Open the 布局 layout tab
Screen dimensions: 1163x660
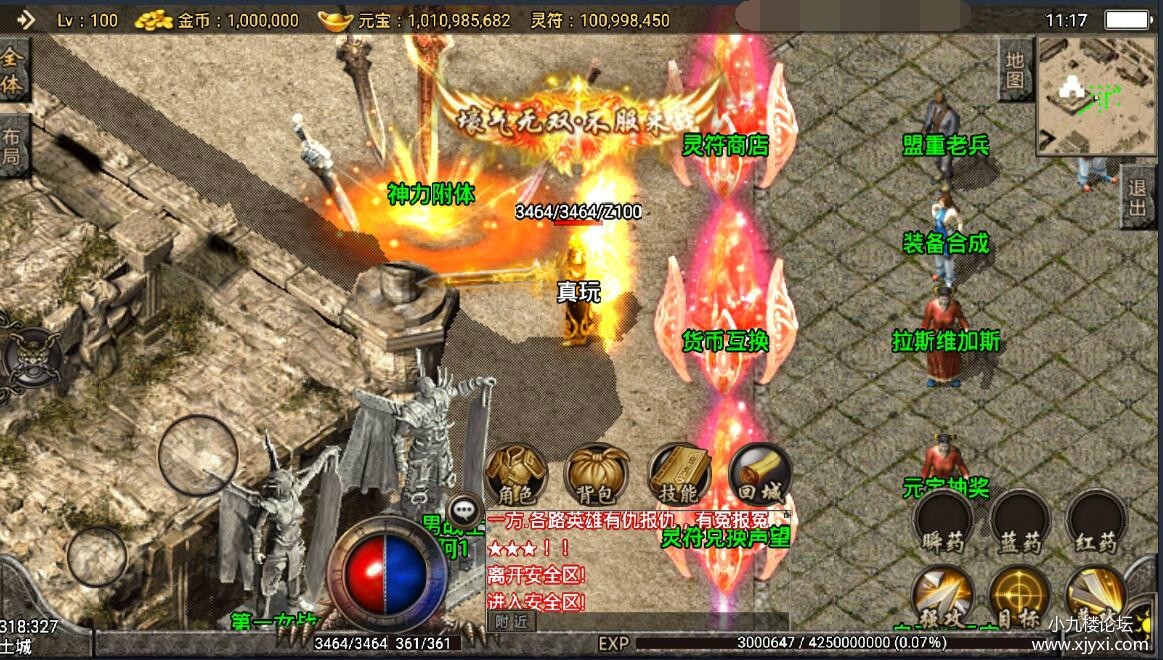[12, 146]
